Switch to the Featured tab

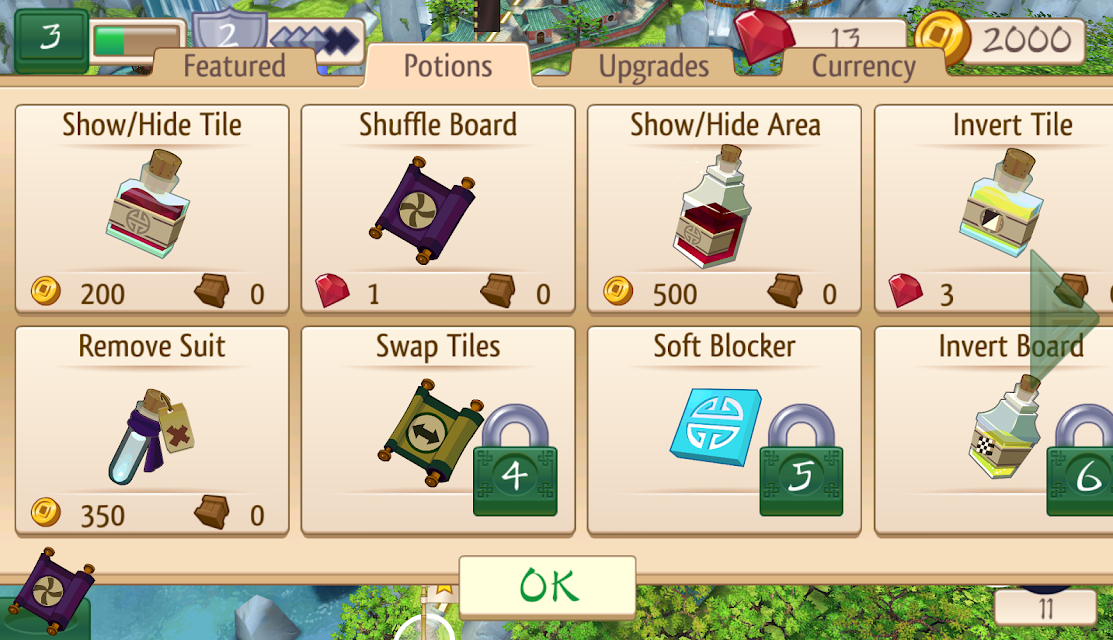pos(234,67)
